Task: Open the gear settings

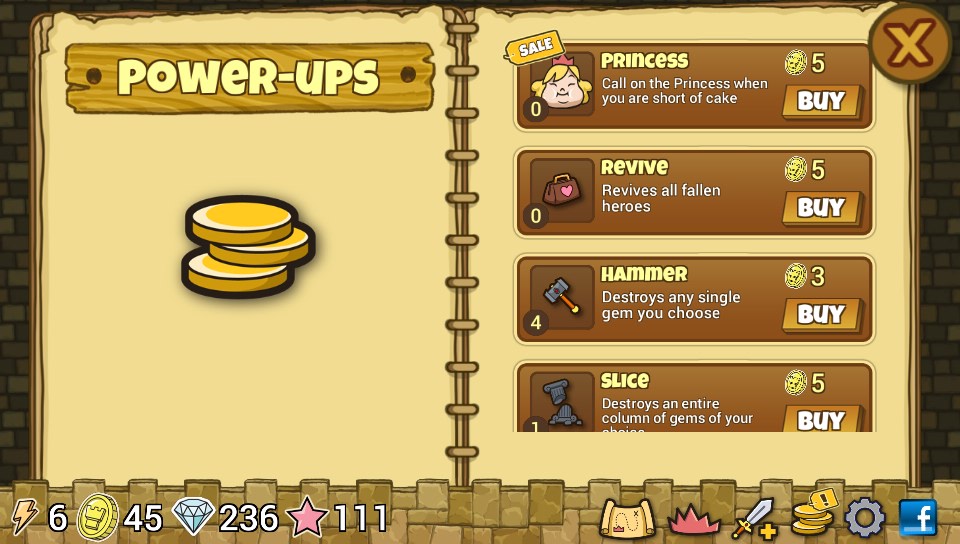Action: click(865, 518)
